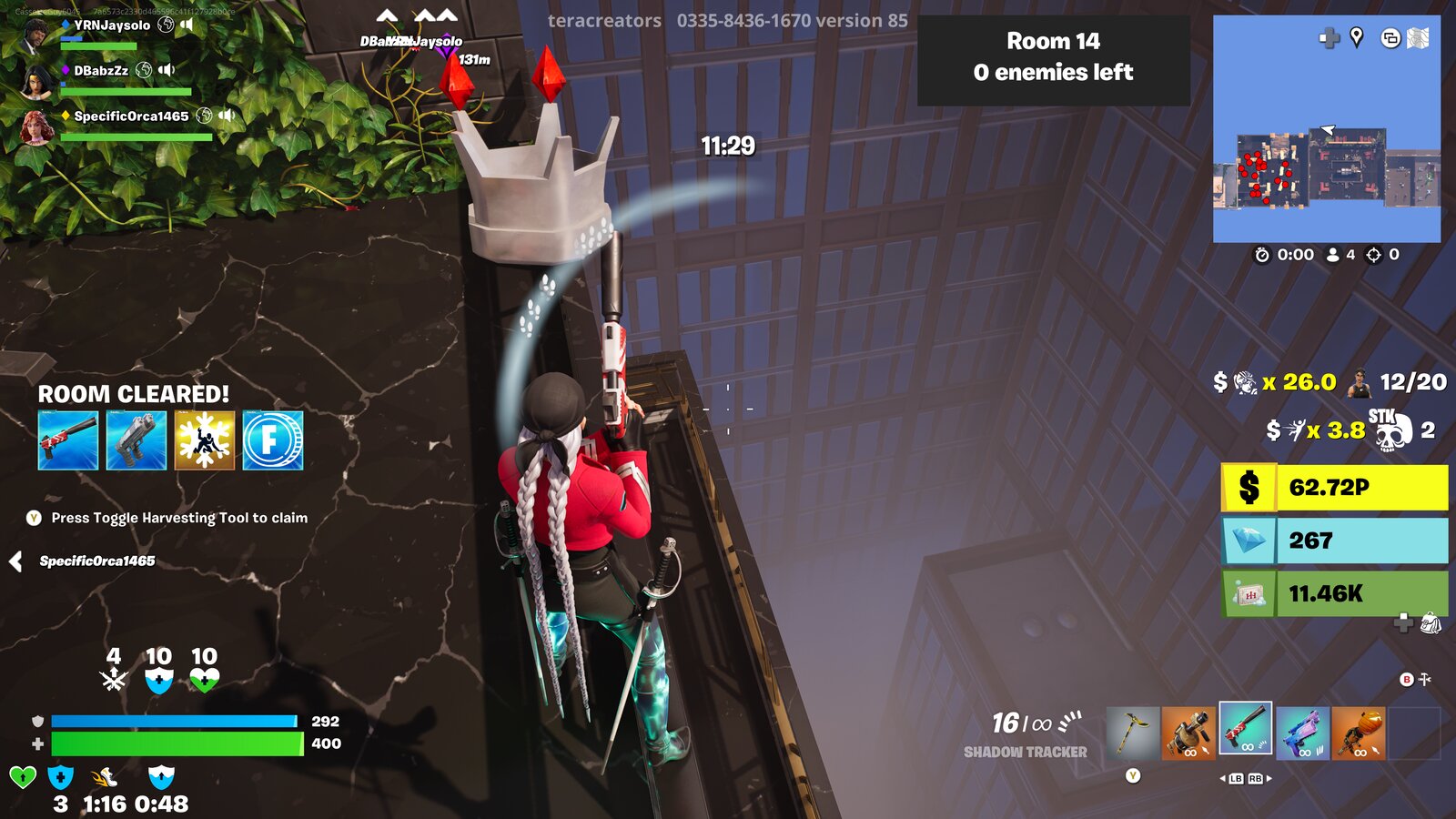Viewport: 1456px width, 819px height.
Task: Click the stopwatch timer icon below the minimap
Action: tap(1262, 256)
